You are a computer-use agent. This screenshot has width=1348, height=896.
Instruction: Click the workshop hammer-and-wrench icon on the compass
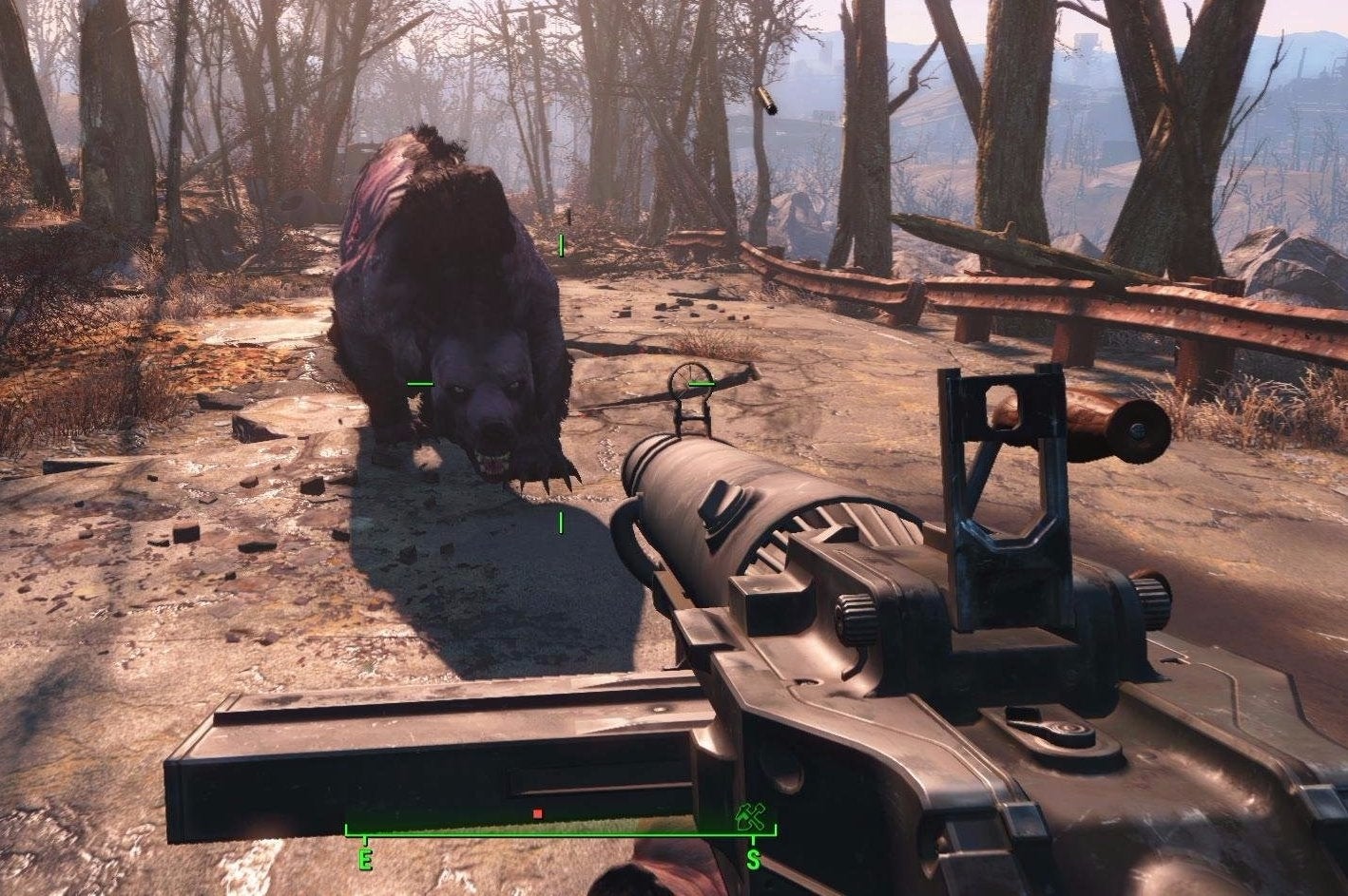(x=751, y=817)
